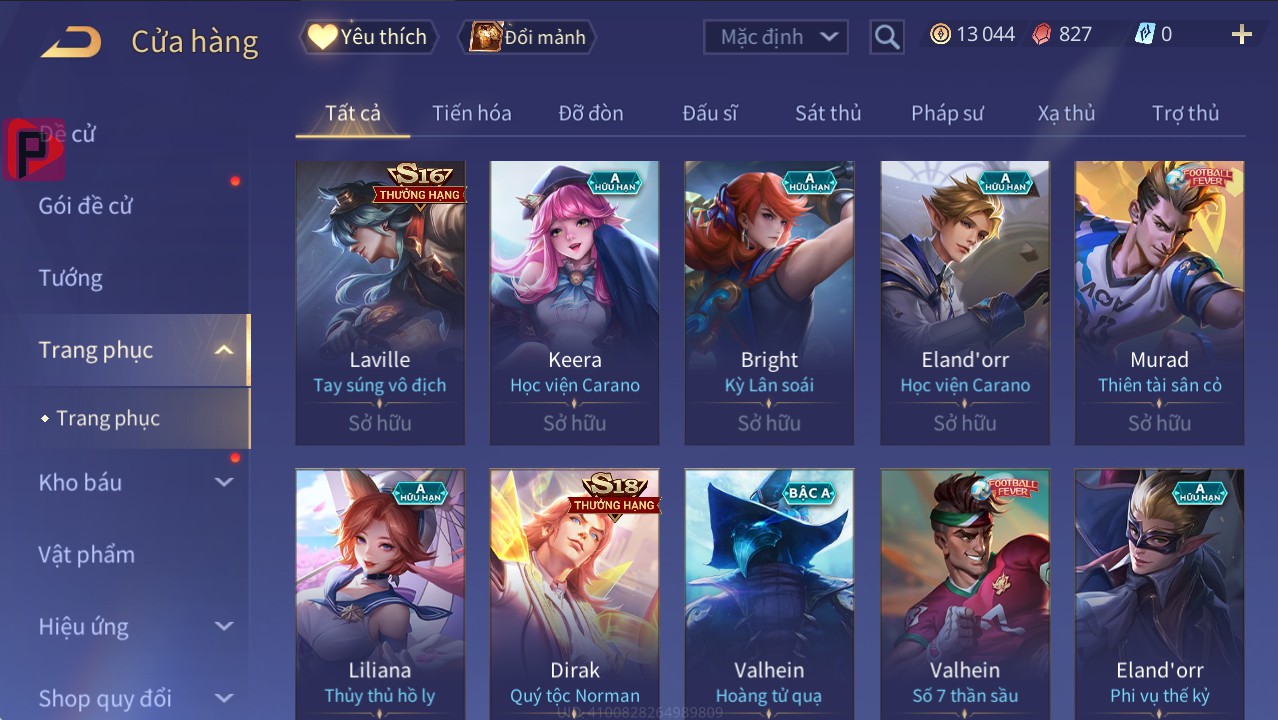This screenshot has height=720, width=1278.
Task: Switch to the Đỡ đòn tab
Action: 590,113
